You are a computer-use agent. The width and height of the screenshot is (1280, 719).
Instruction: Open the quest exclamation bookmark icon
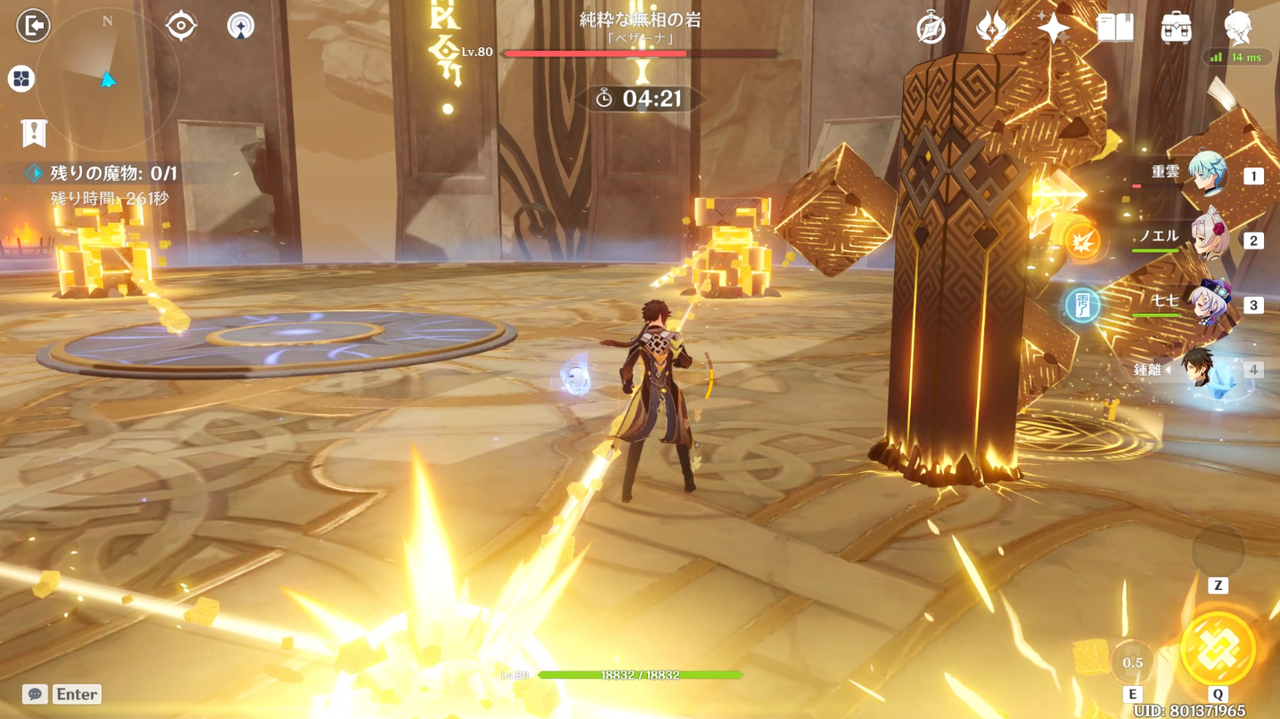click(x=33, y=131)
